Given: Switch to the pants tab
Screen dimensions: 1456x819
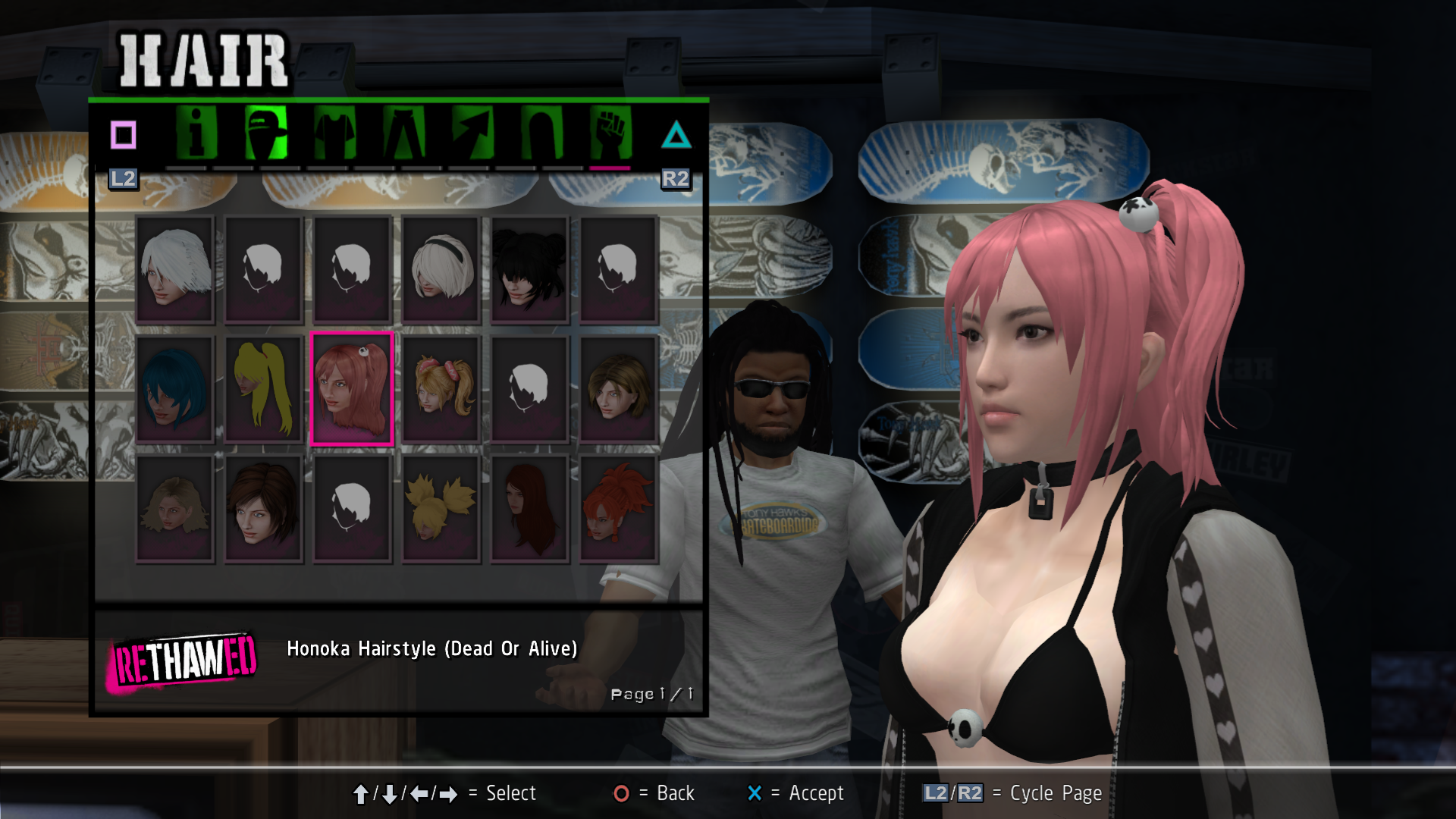Looking at the screenshot, I should click(x=403, y=133).
